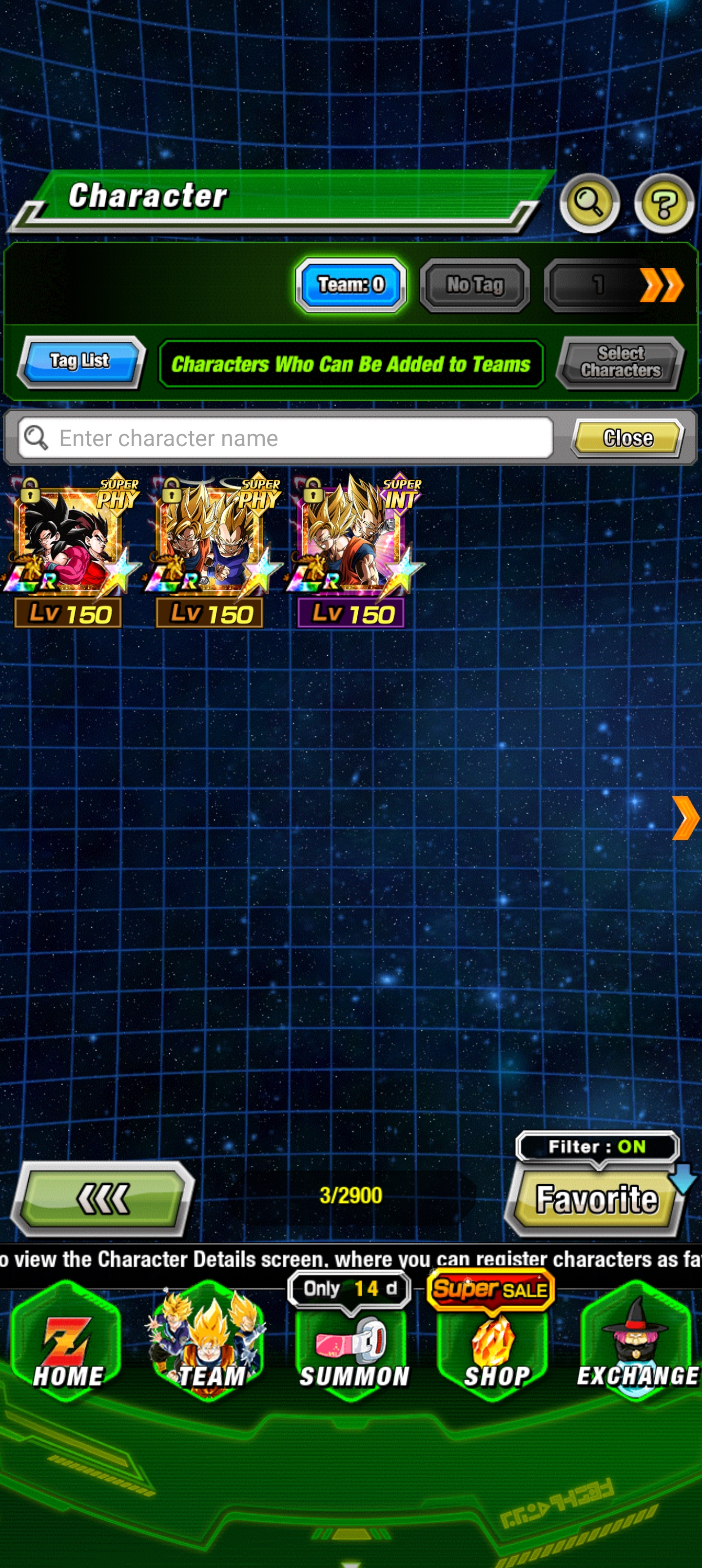
Task: Go back with the green triple-arrow button
Action: tap(103, 1198)
